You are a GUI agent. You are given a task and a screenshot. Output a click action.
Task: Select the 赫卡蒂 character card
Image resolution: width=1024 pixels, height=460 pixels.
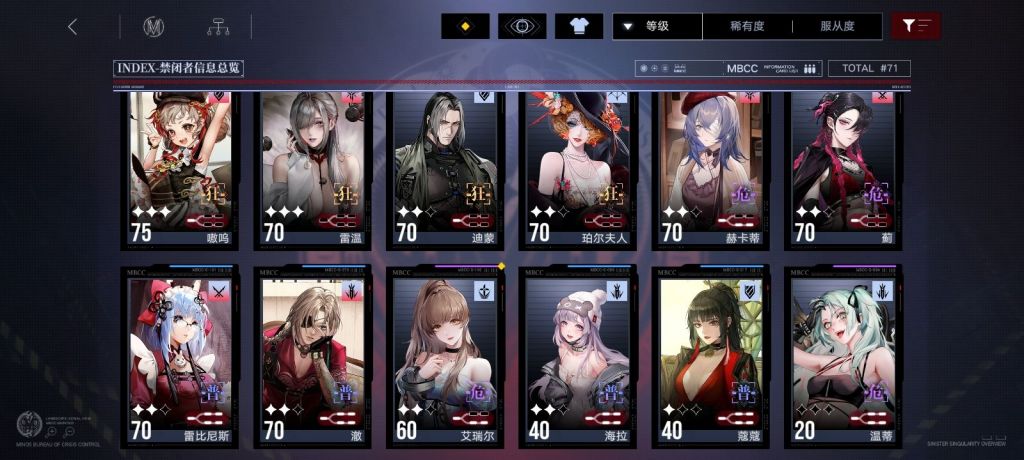tap(710, 168)
